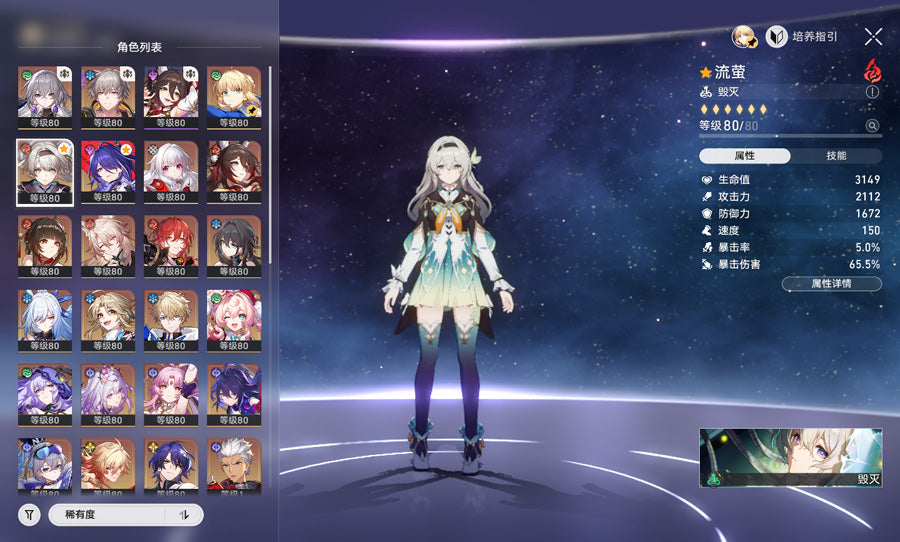Viewport: 900px width, 542px height.
Task: Click the magnifier icon next to level 80
Action: (x=872, y=126)
